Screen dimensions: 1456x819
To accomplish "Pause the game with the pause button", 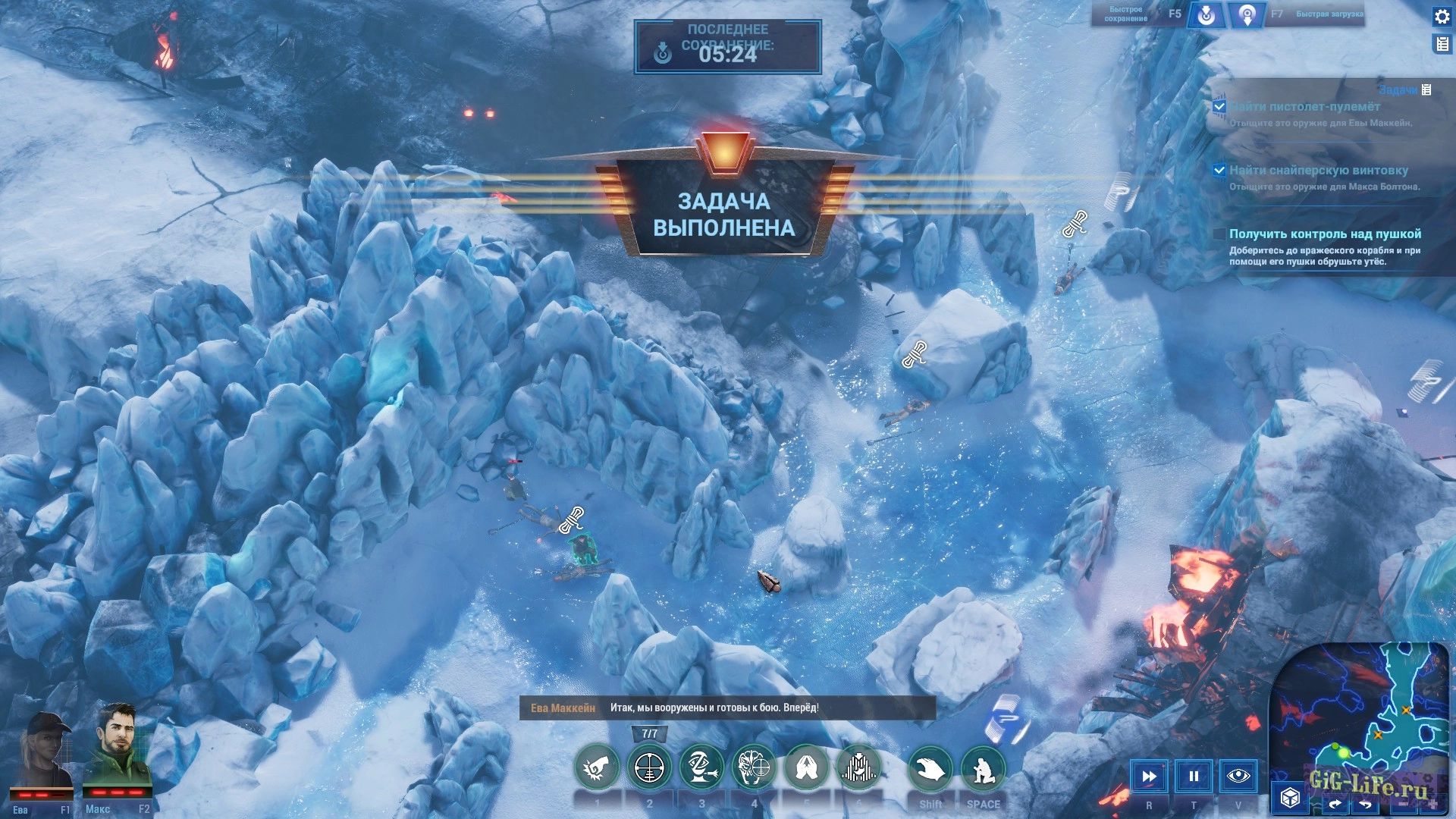I will click(x=1194, y=777).
